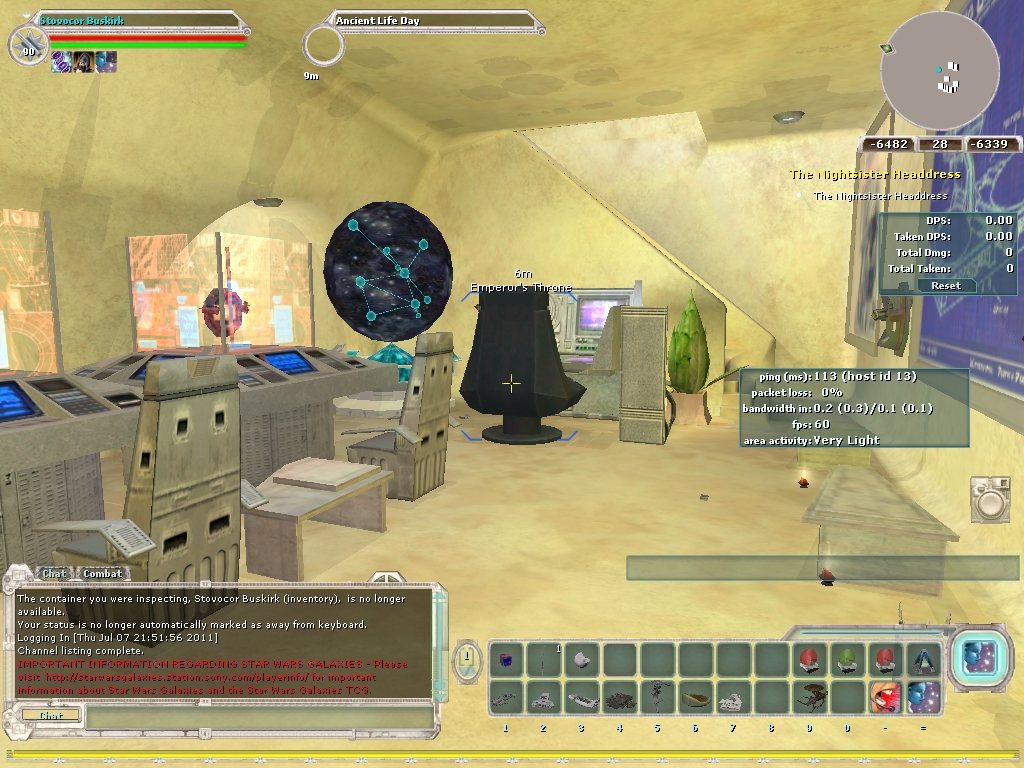Image resolution: width=1024 pixels, height=768 pixels.
Task: Select the skeleton figure hotbar slot
Action: 657,697
